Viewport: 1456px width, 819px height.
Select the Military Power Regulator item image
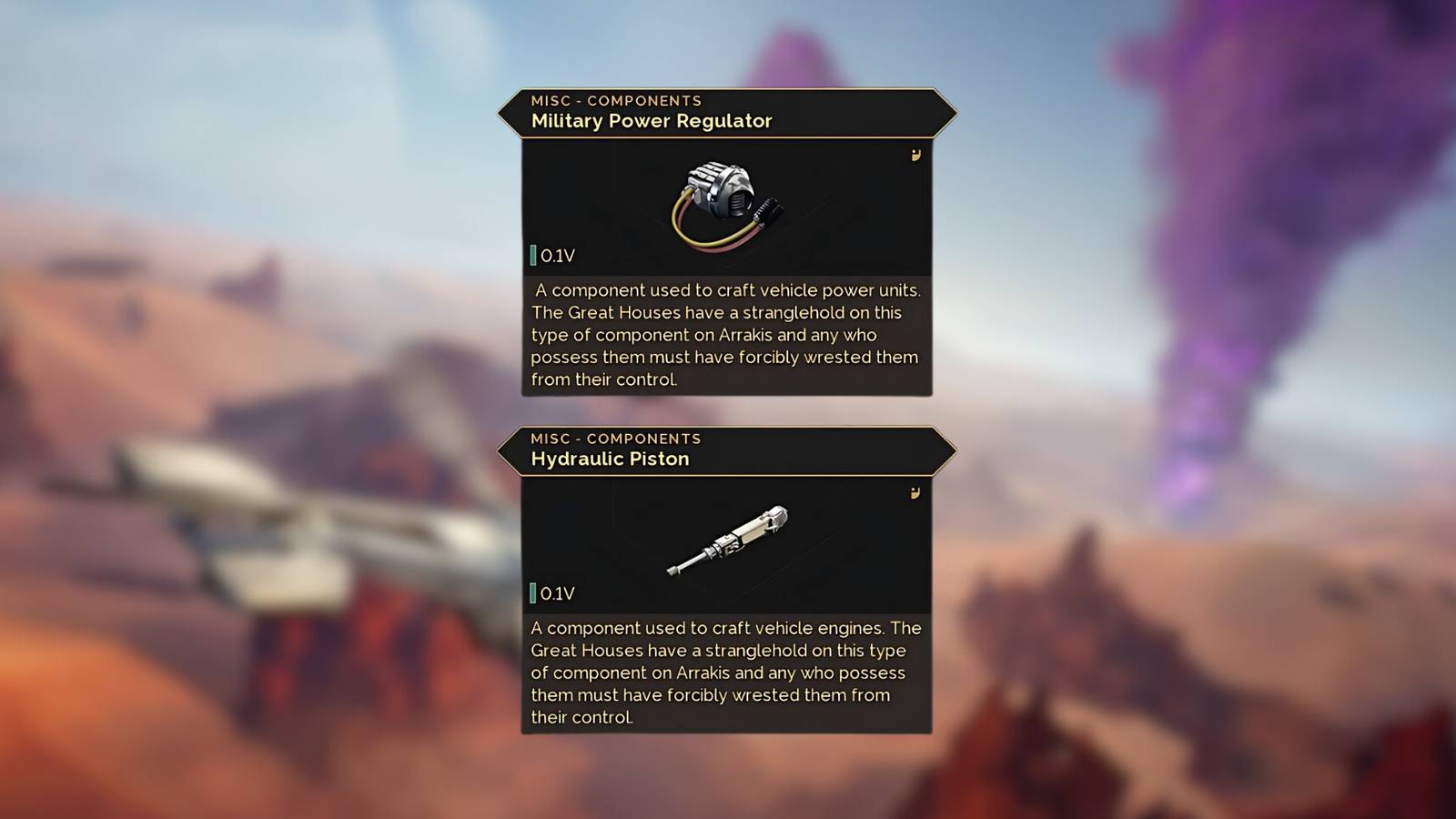point(723,196)
